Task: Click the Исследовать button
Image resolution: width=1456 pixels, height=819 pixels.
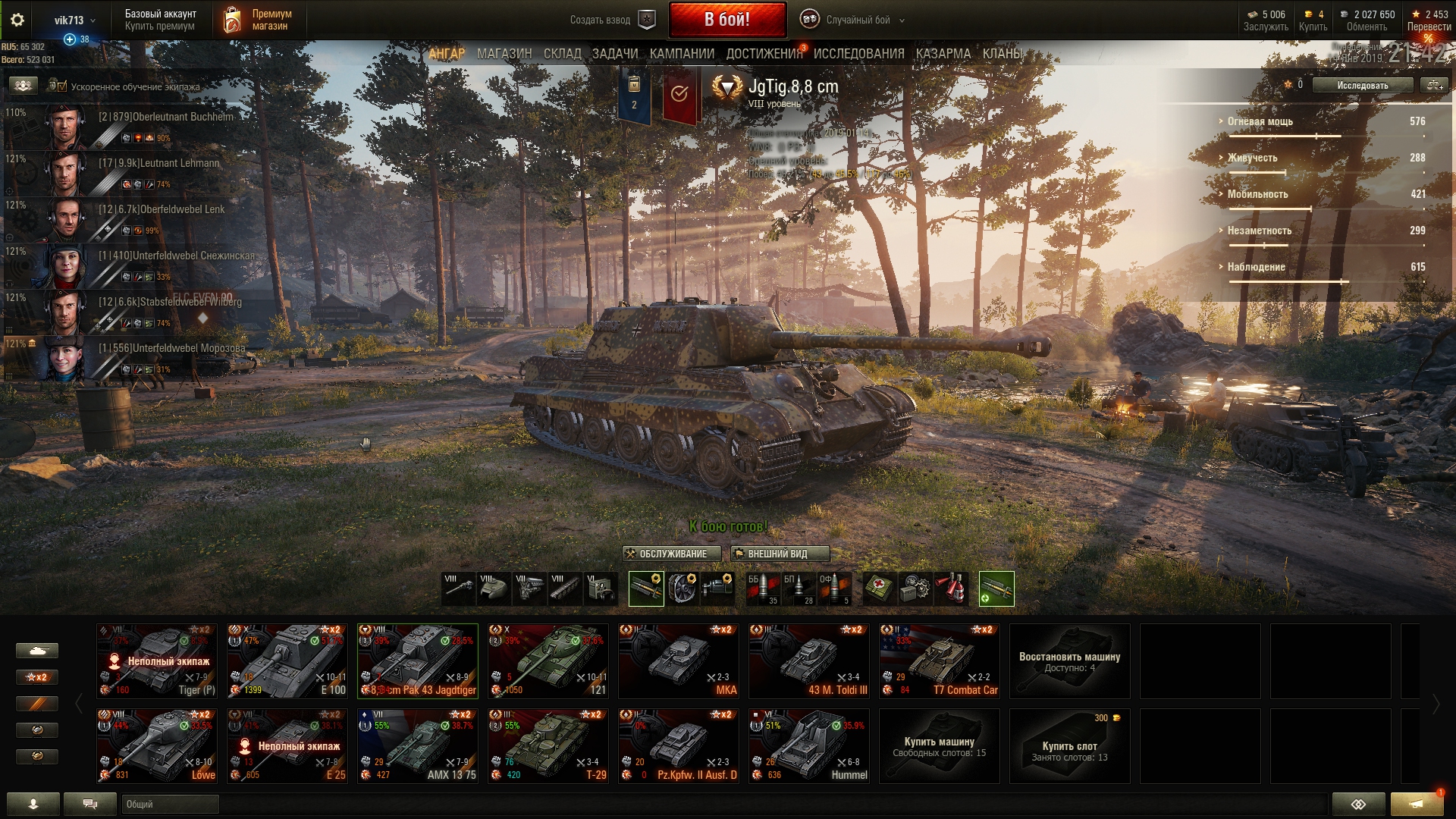Action: [x=1362, y=86]
